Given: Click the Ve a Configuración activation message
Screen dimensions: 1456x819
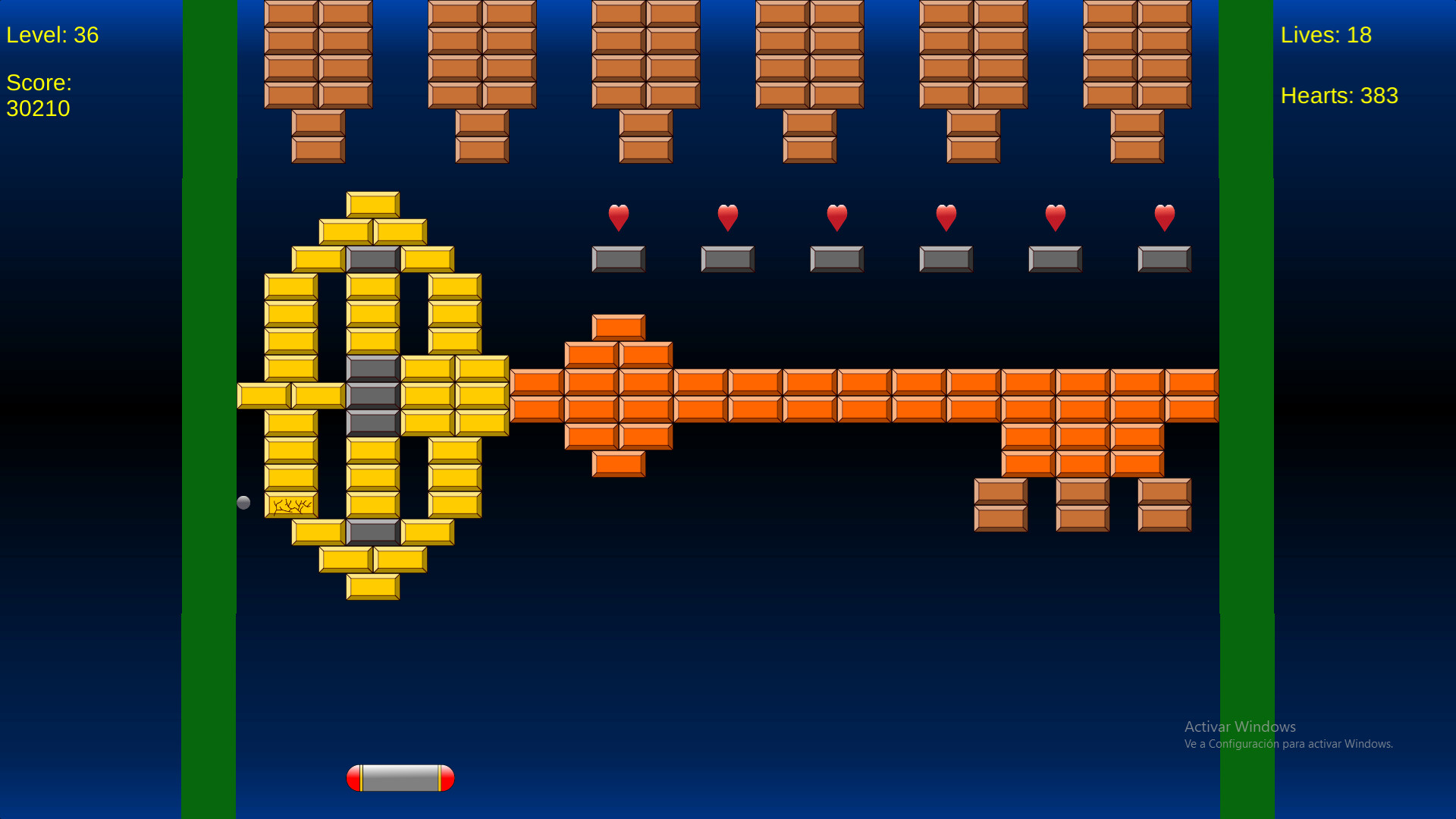Looking at the screenshot, I should click(1288, 745).
